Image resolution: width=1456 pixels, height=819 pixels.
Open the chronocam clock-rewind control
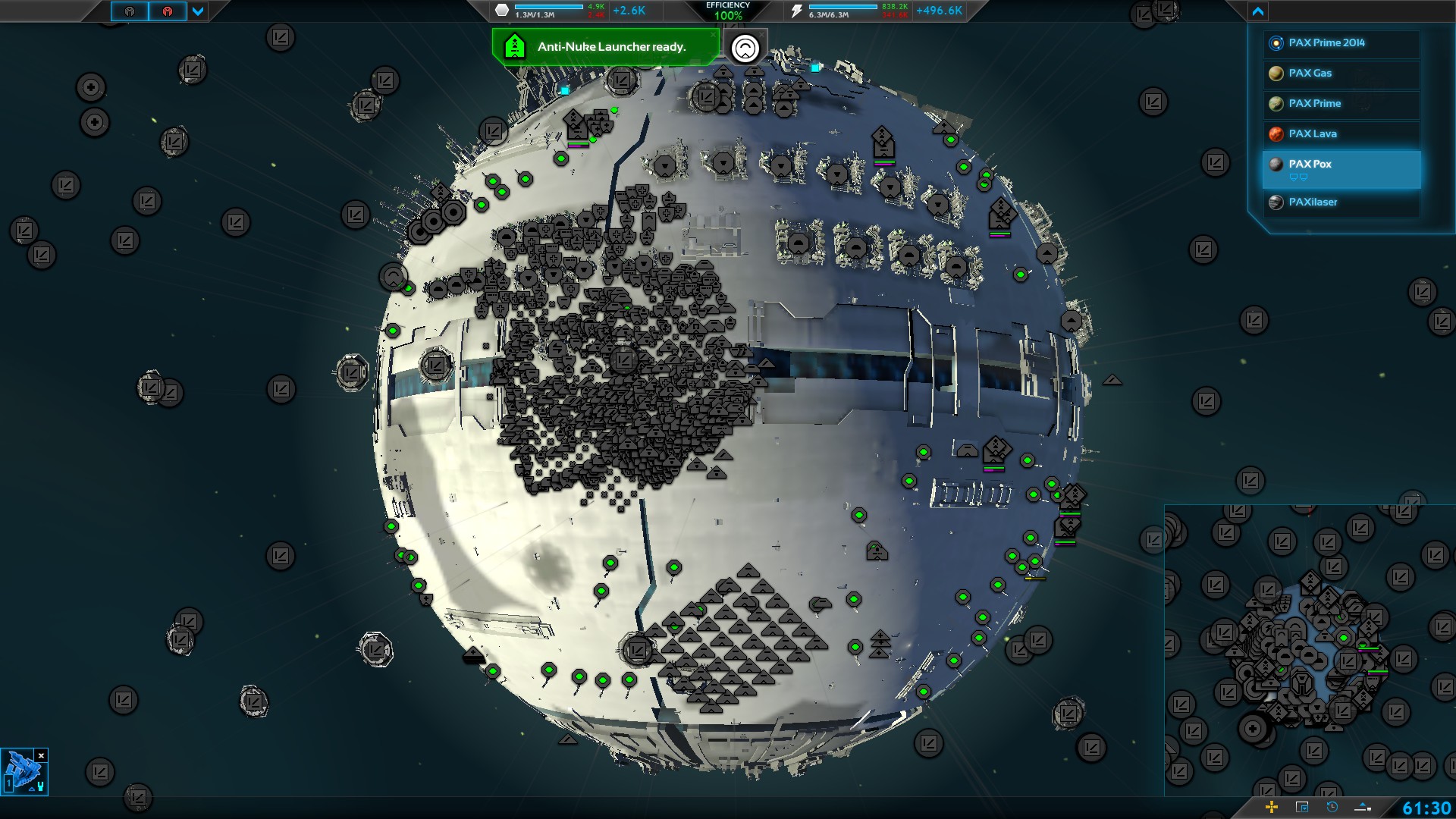(1332, 807)
